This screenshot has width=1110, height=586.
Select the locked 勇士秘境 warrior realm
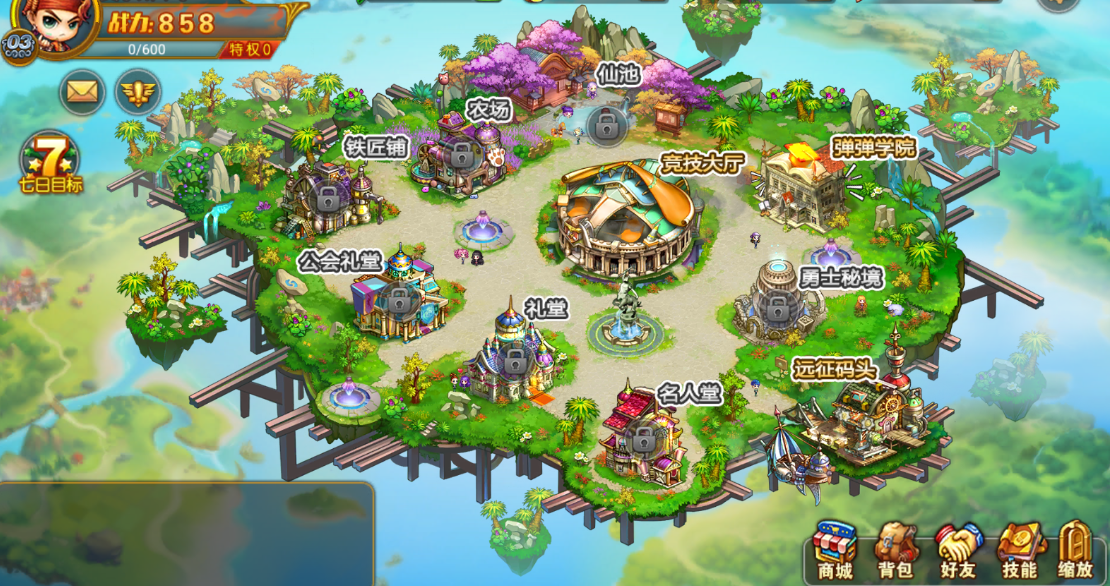pos(776,307)
